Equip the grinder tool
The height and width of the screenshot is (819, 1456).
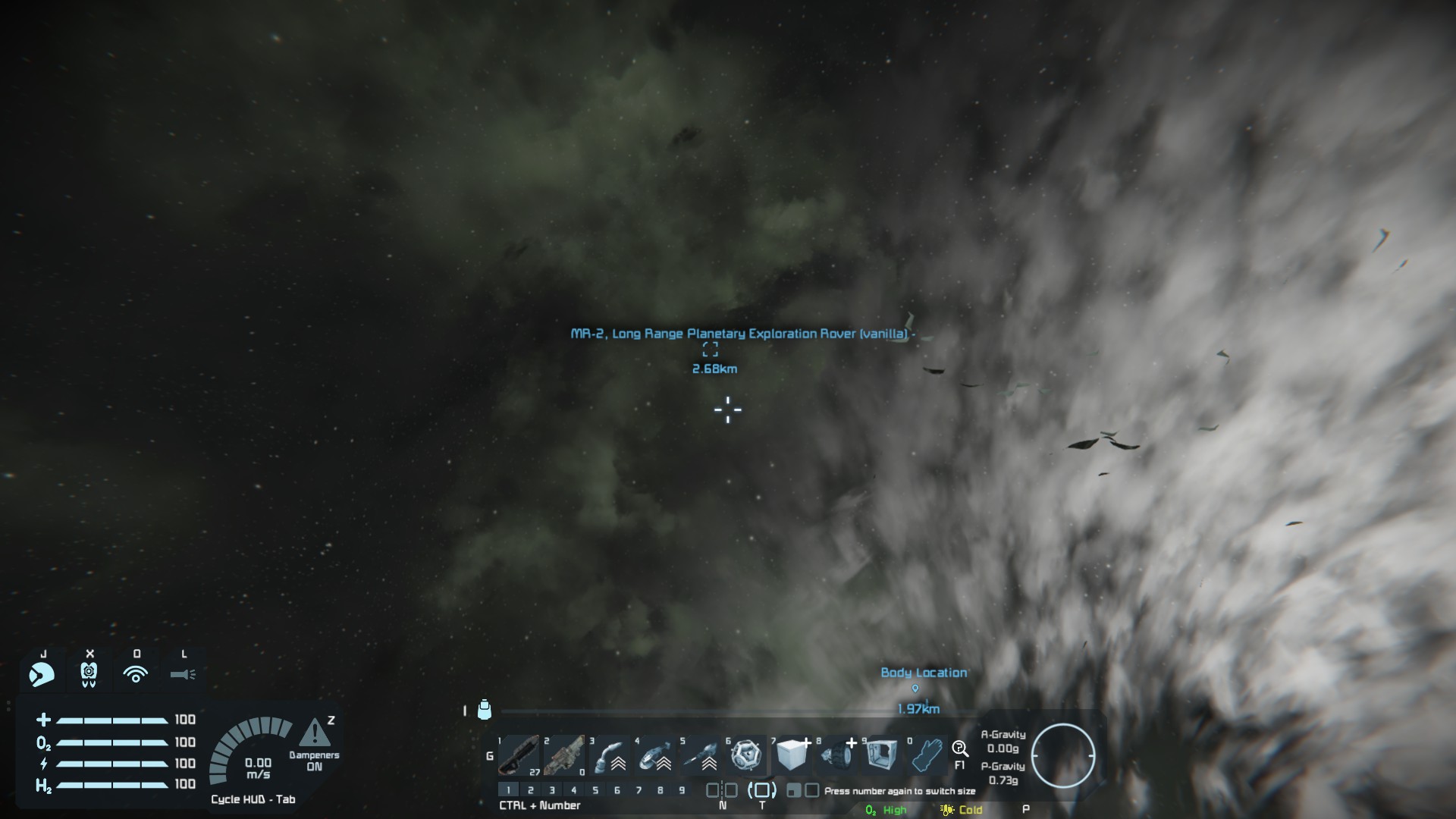pos(655,755)
